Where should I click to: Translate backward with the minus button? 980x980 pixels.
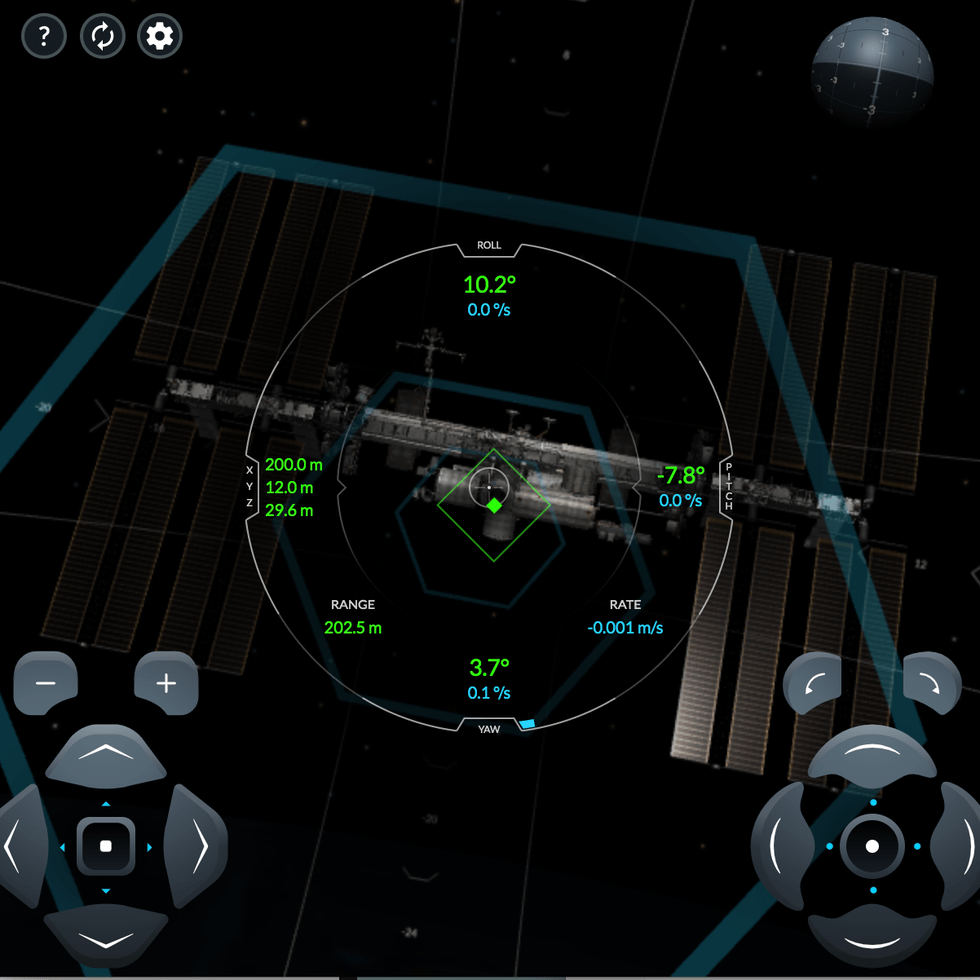pos(46,683)
